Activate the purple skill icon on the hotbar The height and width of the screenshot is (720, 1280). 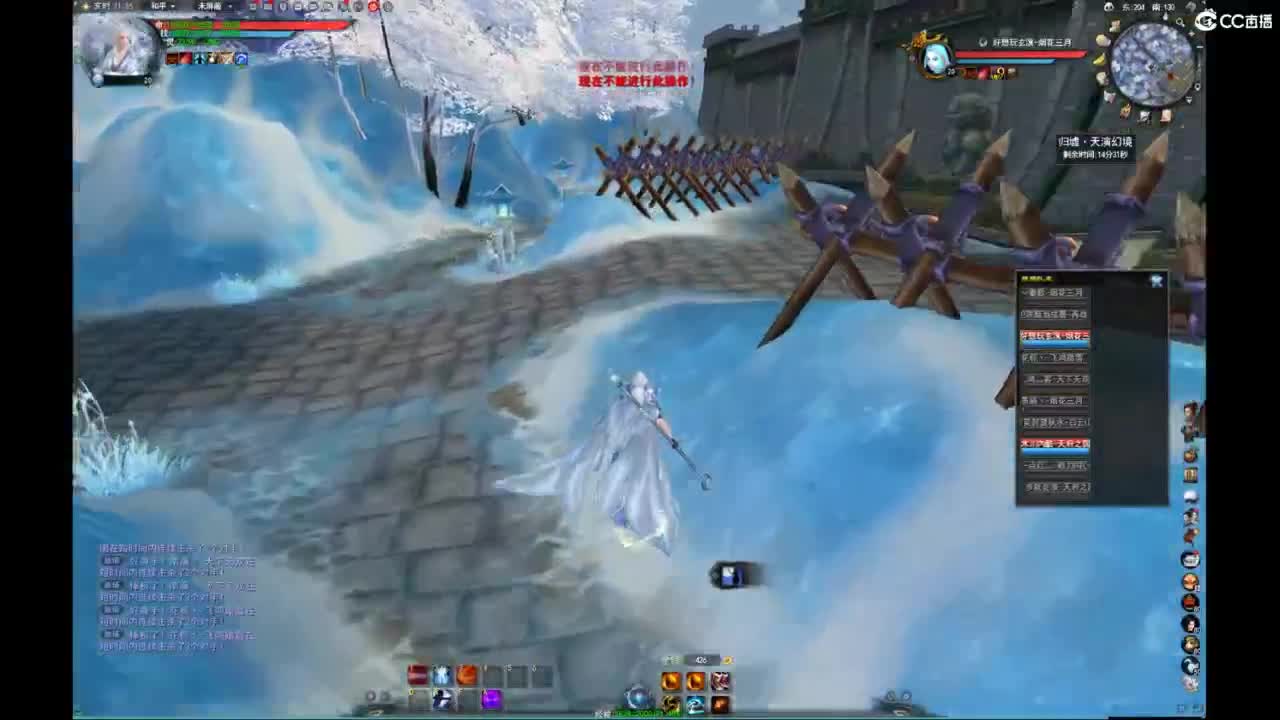[x=490, y=699]
